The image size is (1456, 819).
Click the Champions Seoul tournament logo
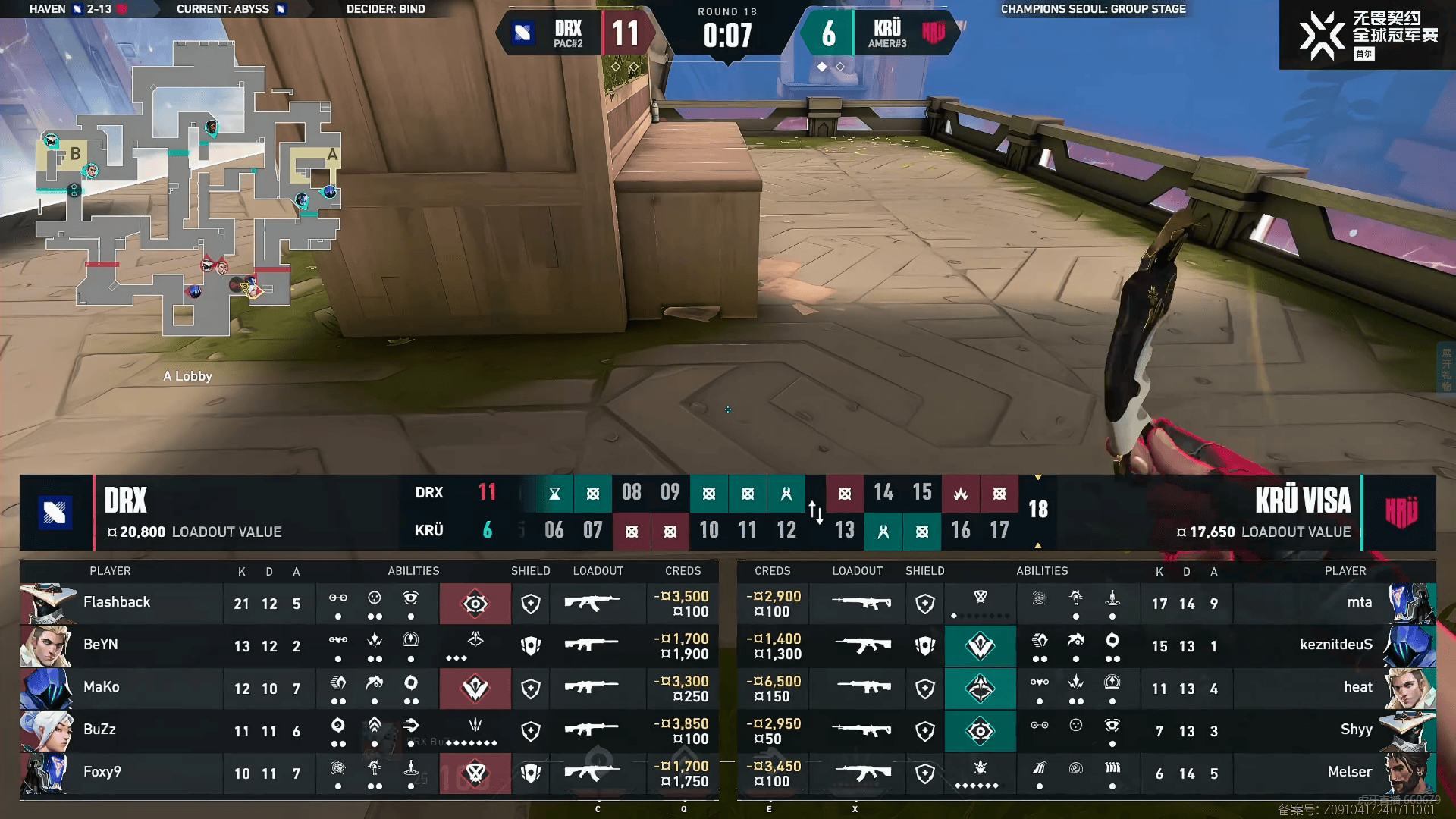point(1367,35)
